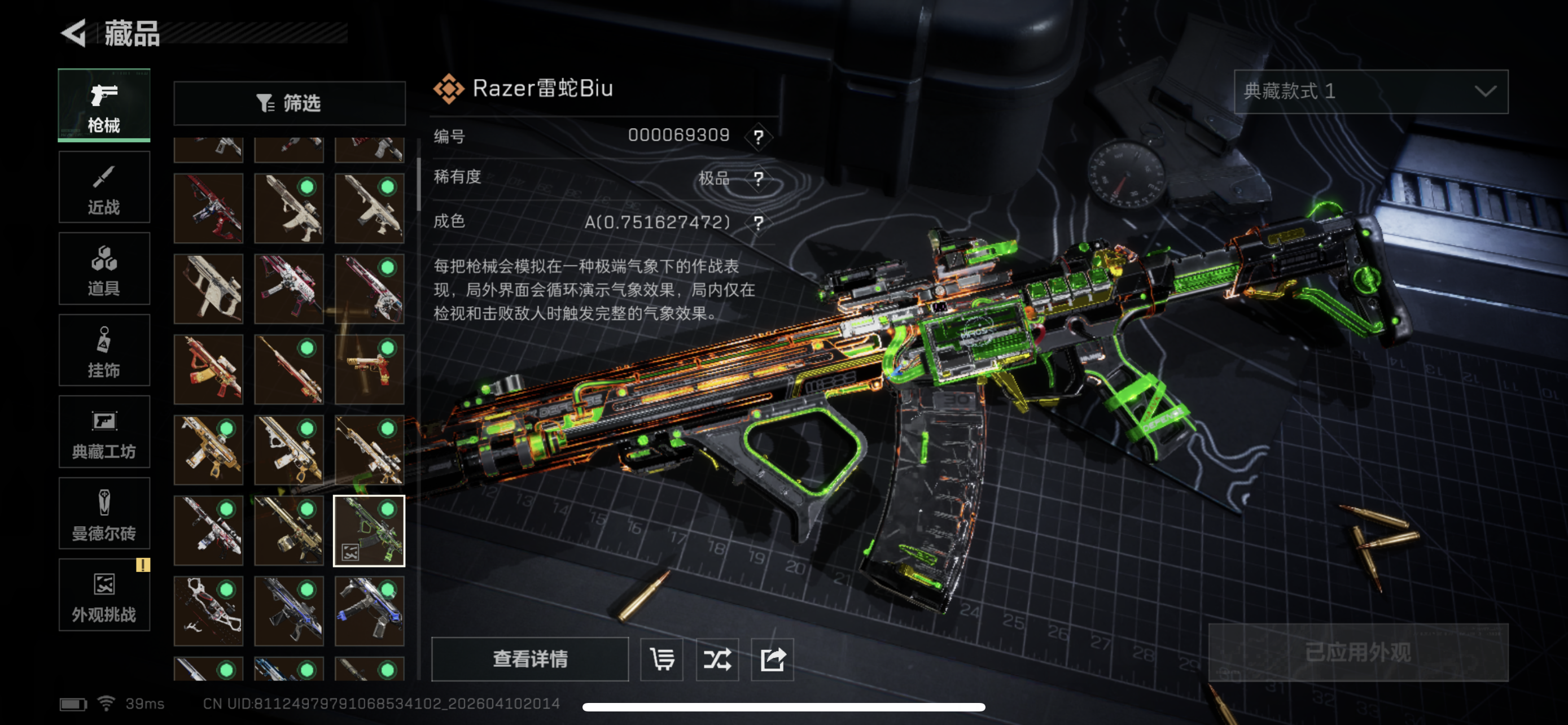The width and height of the screenshot is (1568, 725).
Task: Open the 外观挑战 panel with yellow alert badge
Action: click(x=103, y=595)
